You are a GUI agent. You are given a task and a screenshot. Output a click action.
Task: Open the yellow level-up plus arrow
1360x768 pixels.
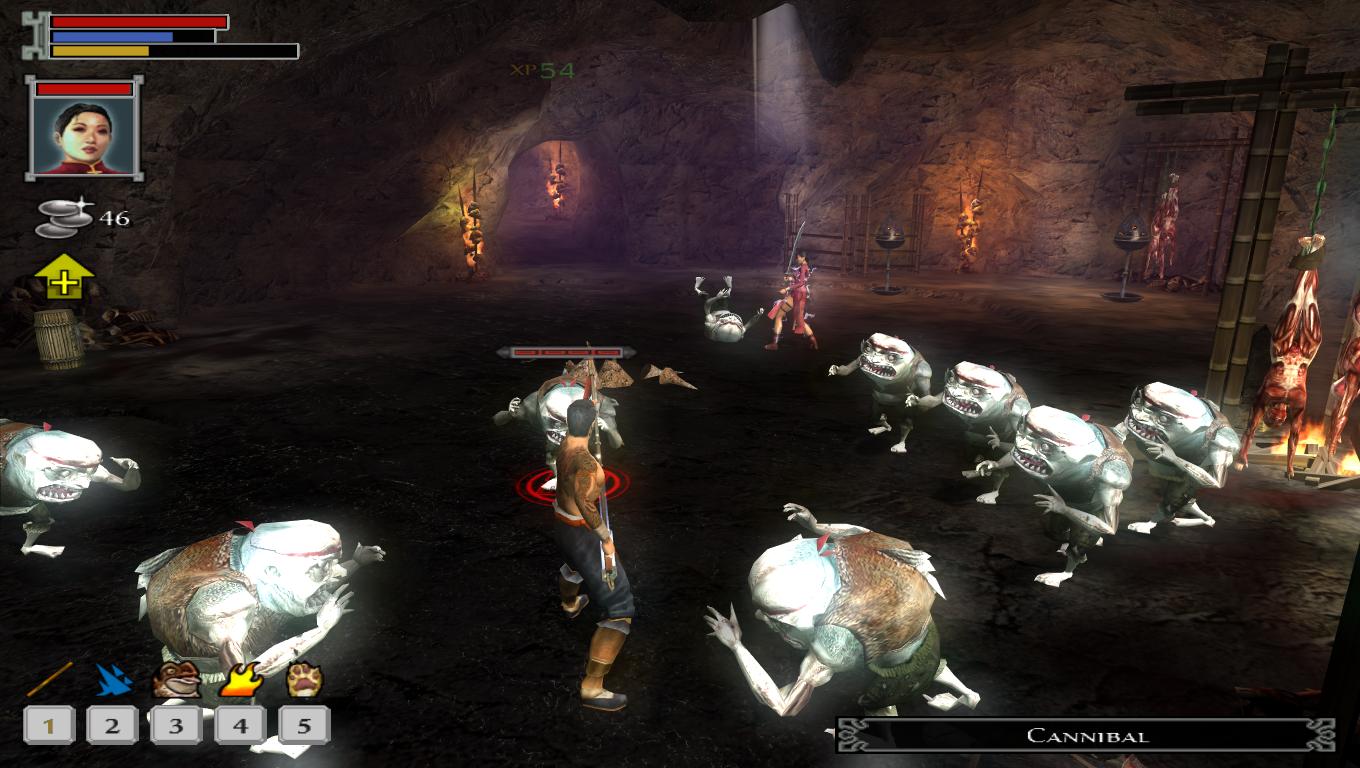click(64, 278)
